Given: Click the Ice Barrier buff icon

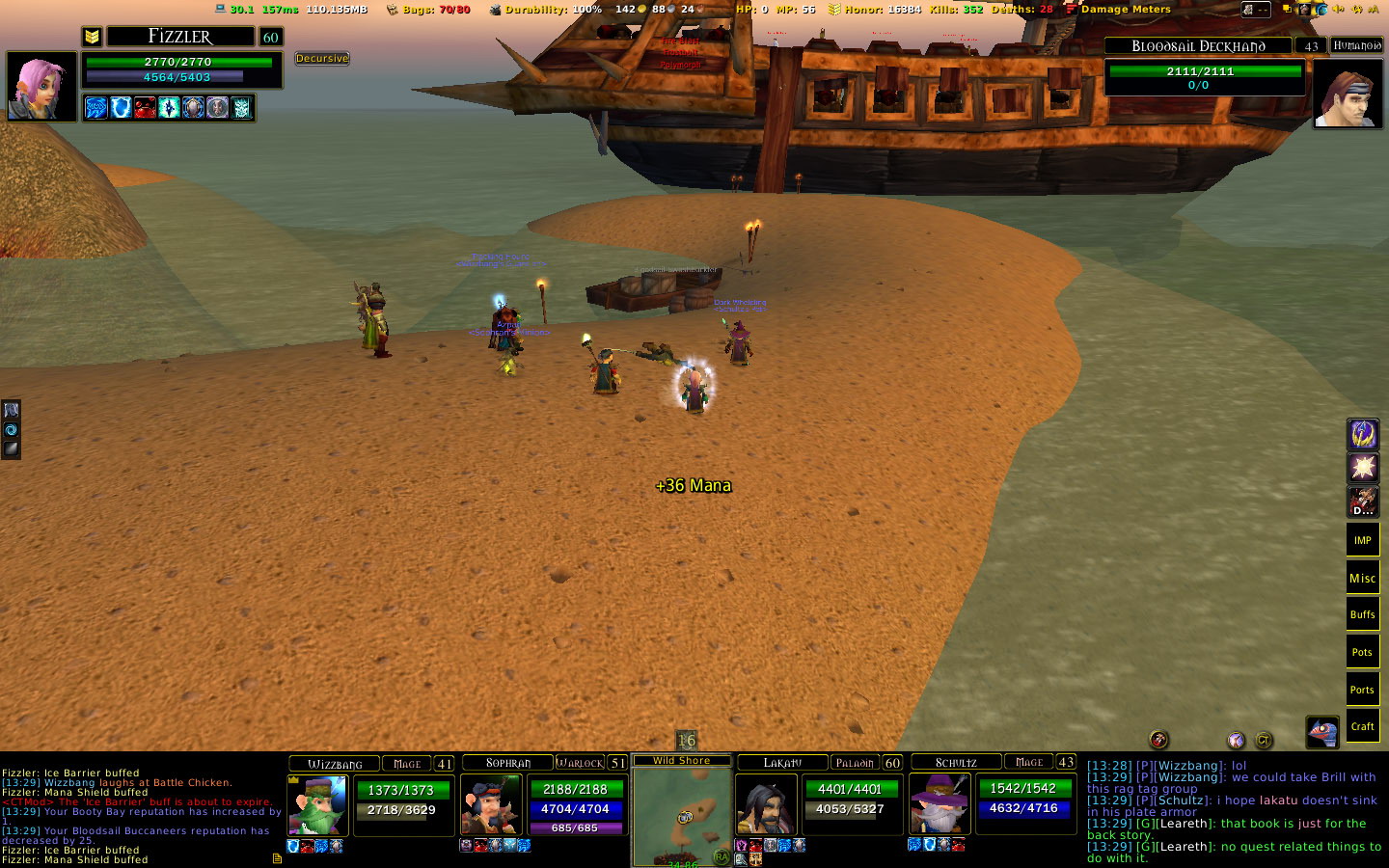Looking at the screenshot, I should (x=121, y=107).
